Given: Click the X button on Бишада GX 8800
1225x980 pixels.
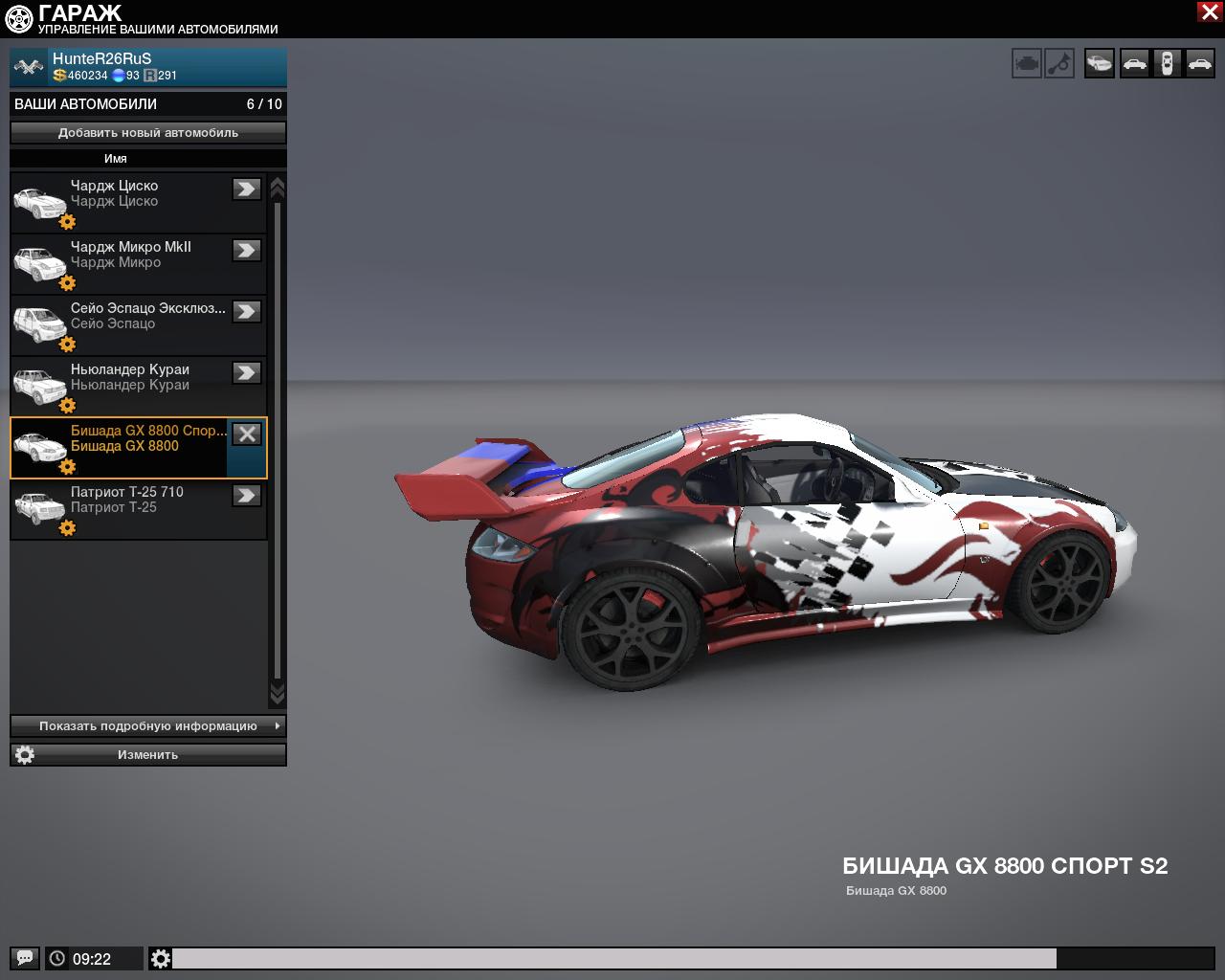Looking at the screenshot, I should [247, 434].
